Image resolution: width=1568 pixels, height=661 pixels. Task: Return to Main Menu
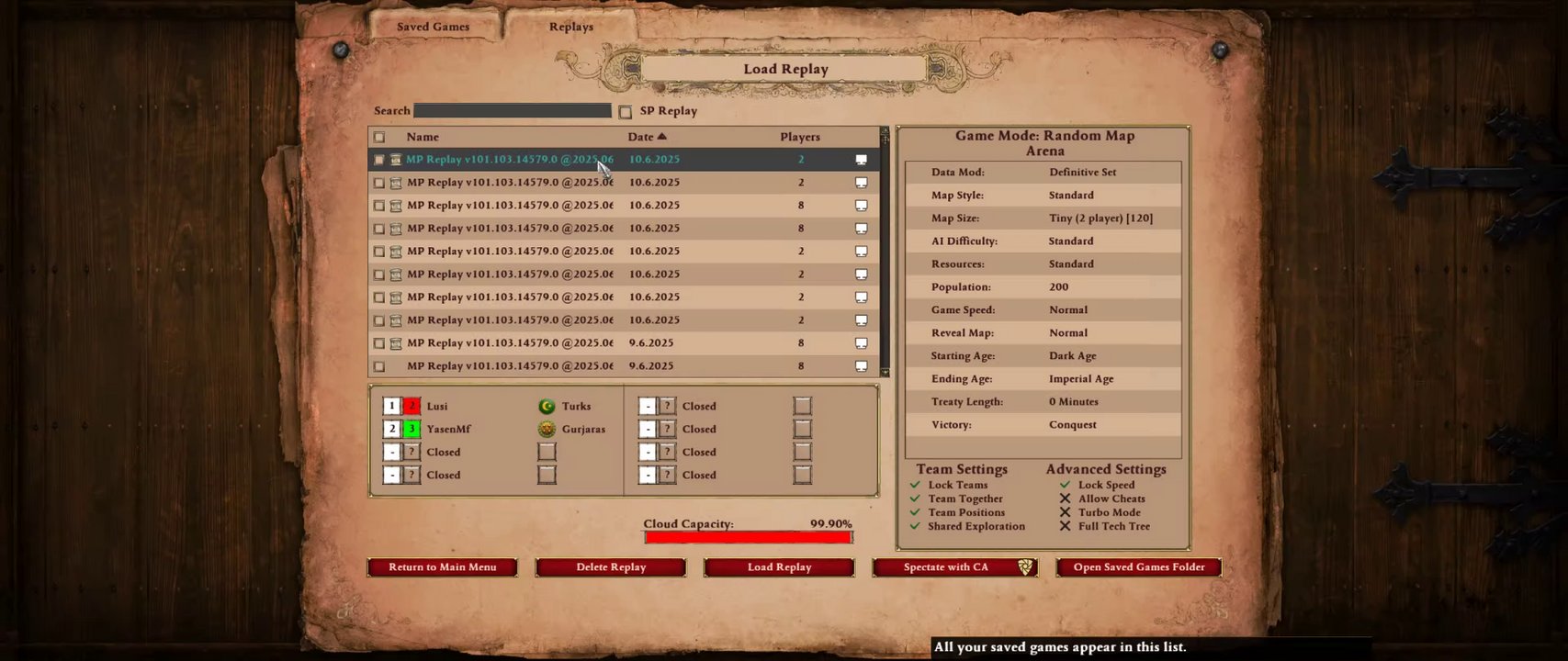[442, 567]
